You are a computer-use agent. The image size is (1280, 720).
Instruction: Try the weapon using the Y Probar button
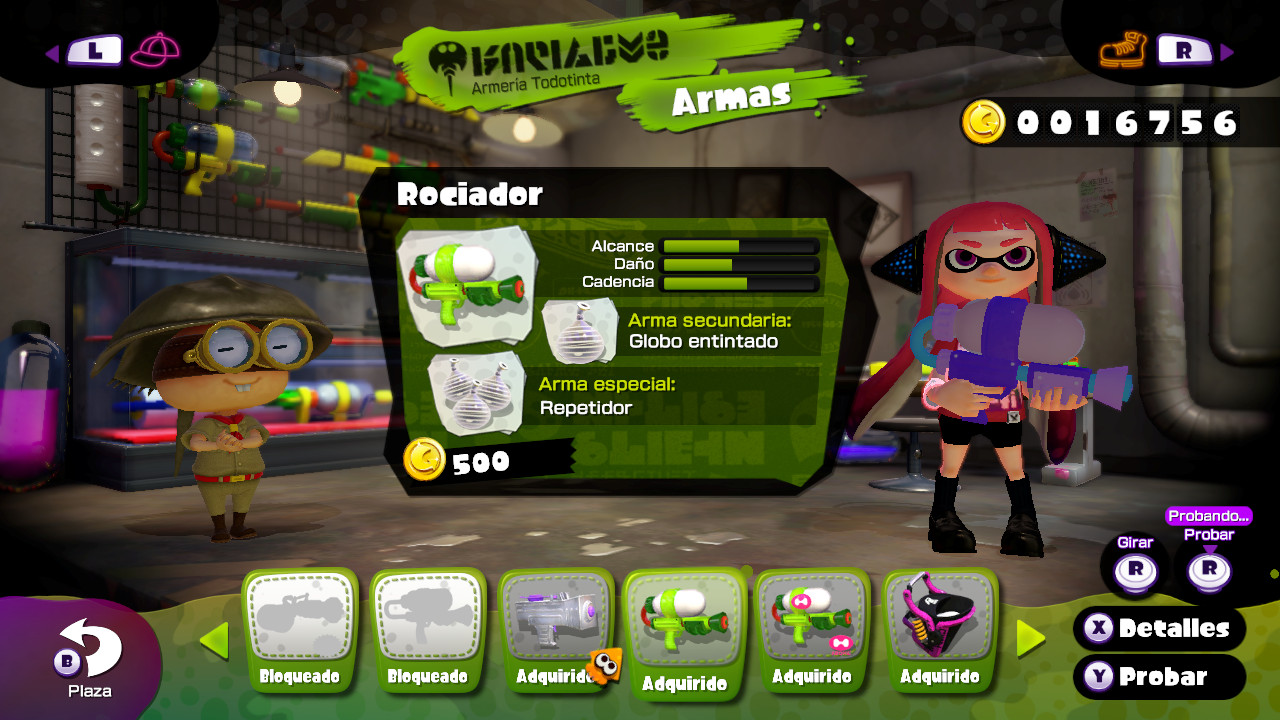(x=1159, y=677)
